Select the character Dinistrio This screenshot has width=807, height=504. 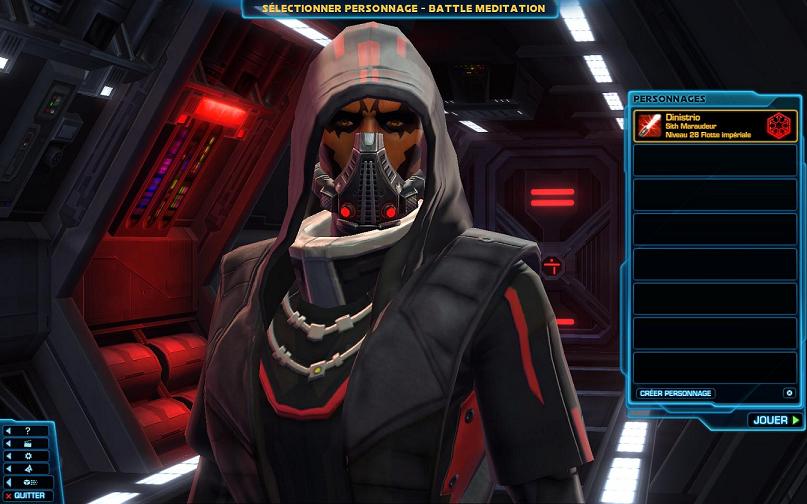(715, 126)
